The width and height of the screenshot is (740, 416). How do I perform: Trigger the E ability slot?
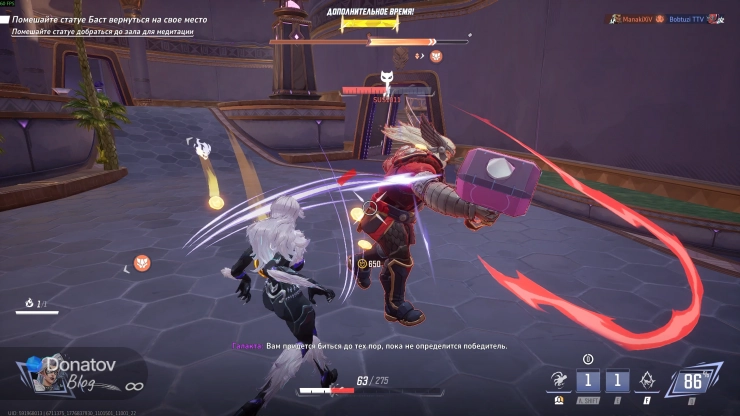click(x=618, y=381)
